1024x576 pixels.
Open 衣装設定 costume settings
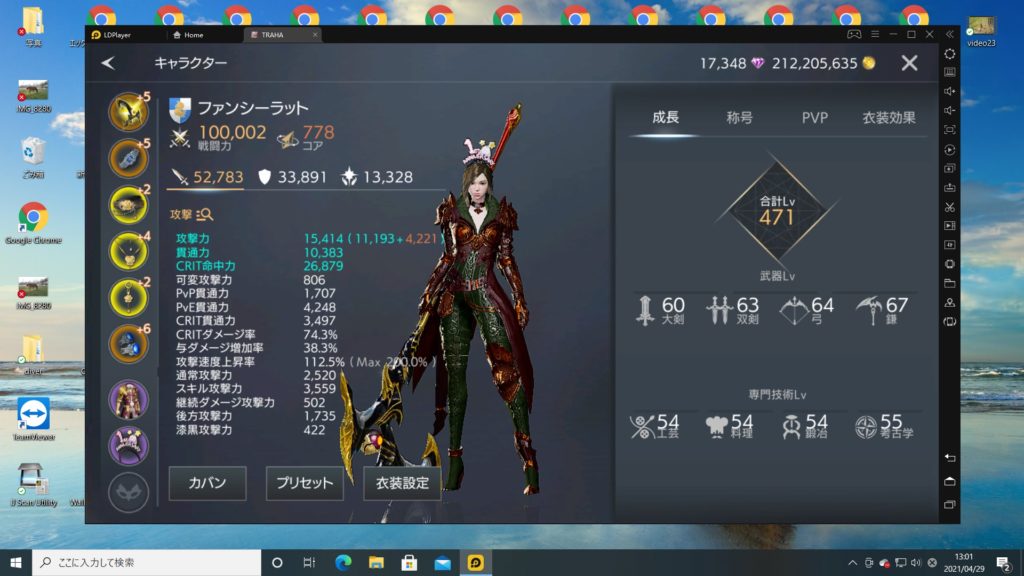click(x=402, y=483)
